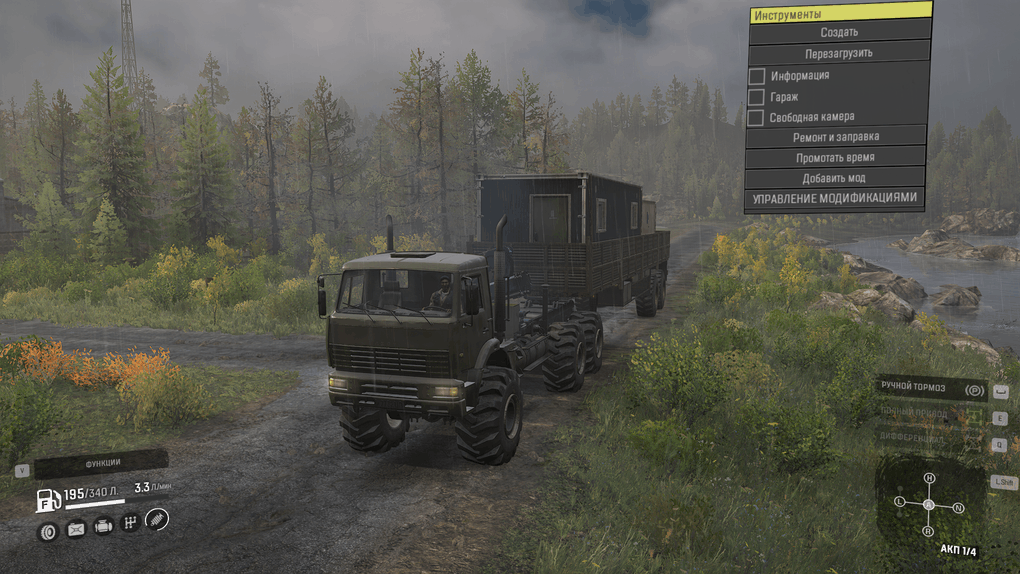Tick the Свободная камера checkbox
1020x574 pixels.
pos(757,118)
